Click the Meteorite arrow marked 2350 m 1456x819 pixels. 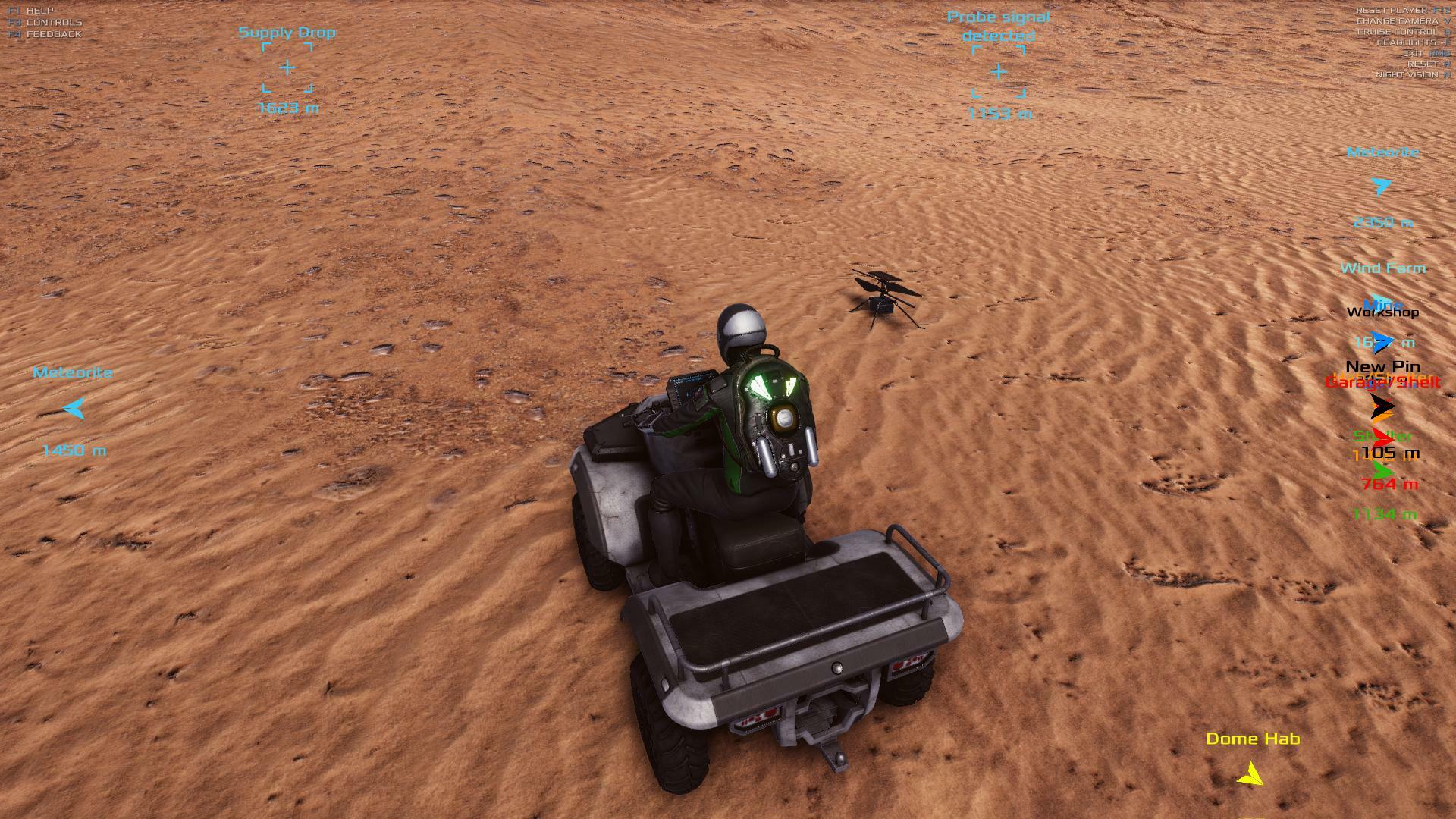pos(1382,187)
